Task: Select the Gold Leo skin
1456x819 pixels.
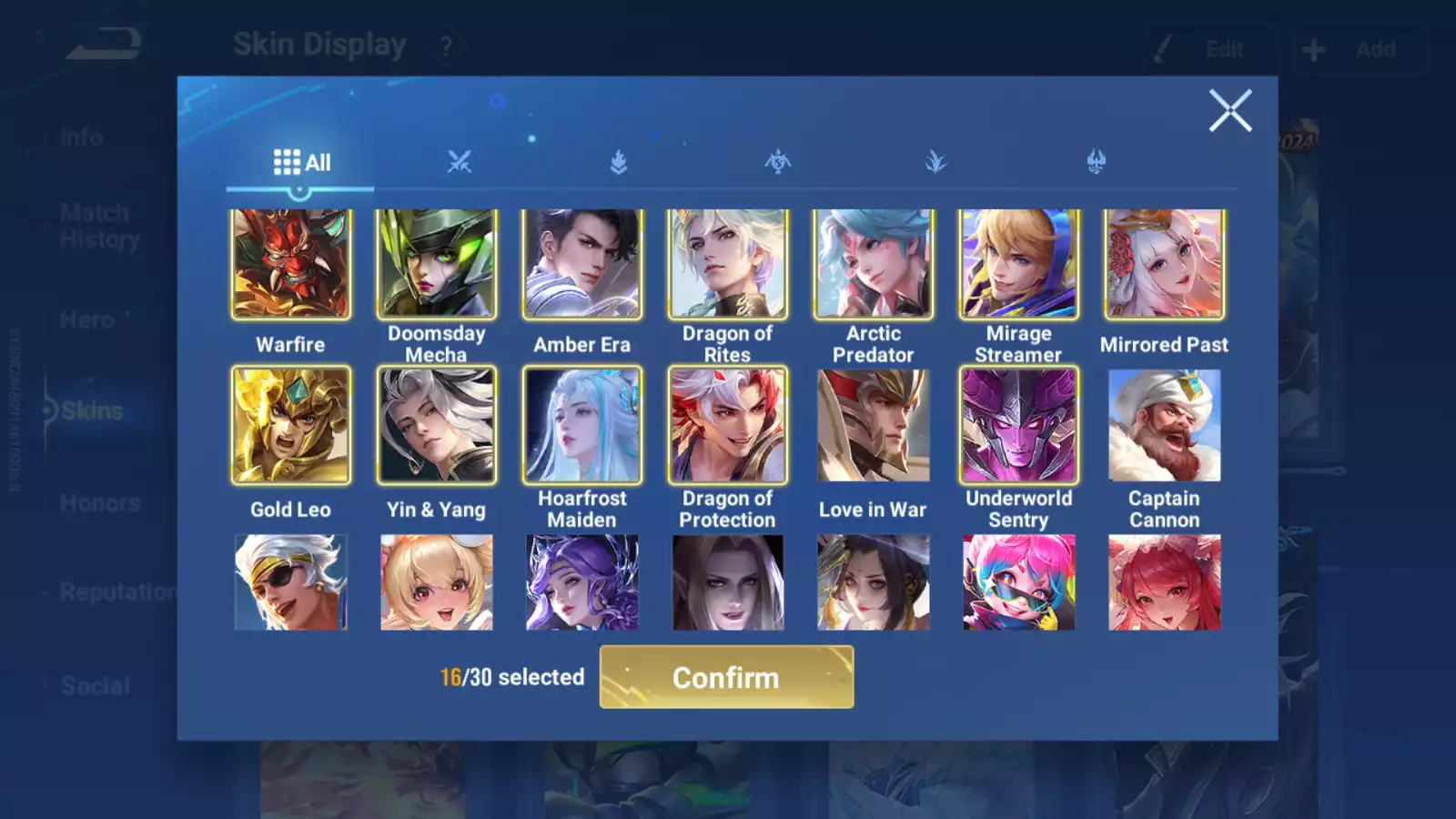Action: click(290, 425)
